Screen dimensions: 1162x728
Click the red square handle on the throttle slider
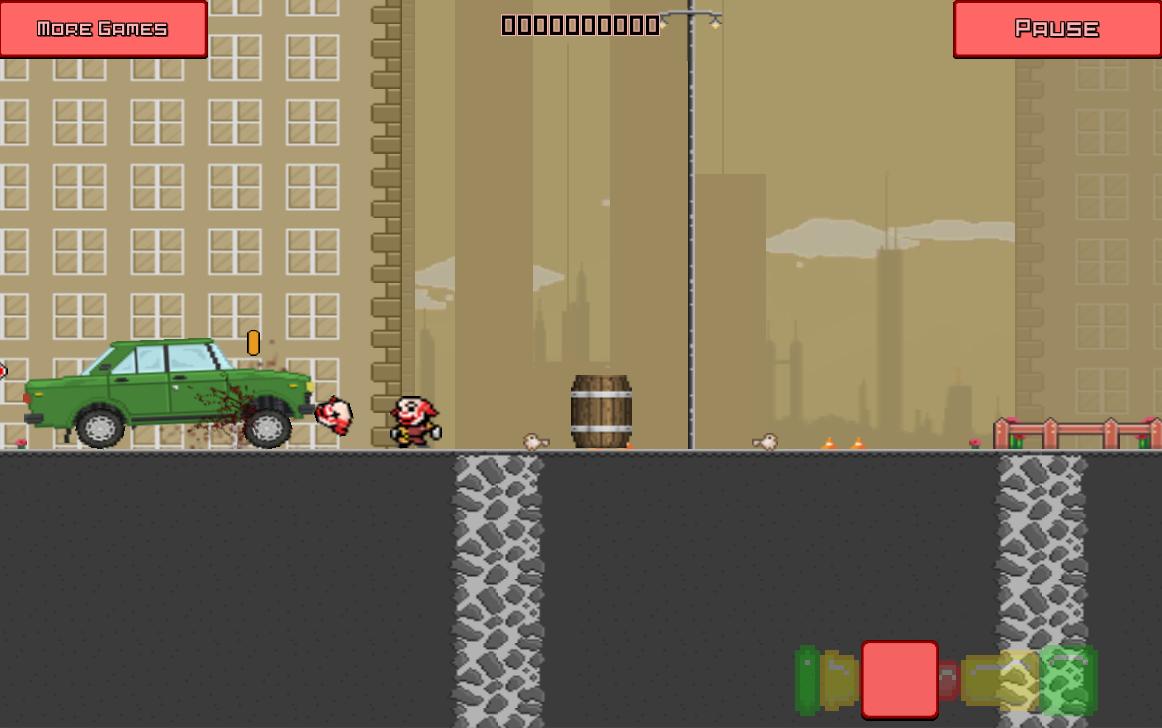tap(899, 680)
